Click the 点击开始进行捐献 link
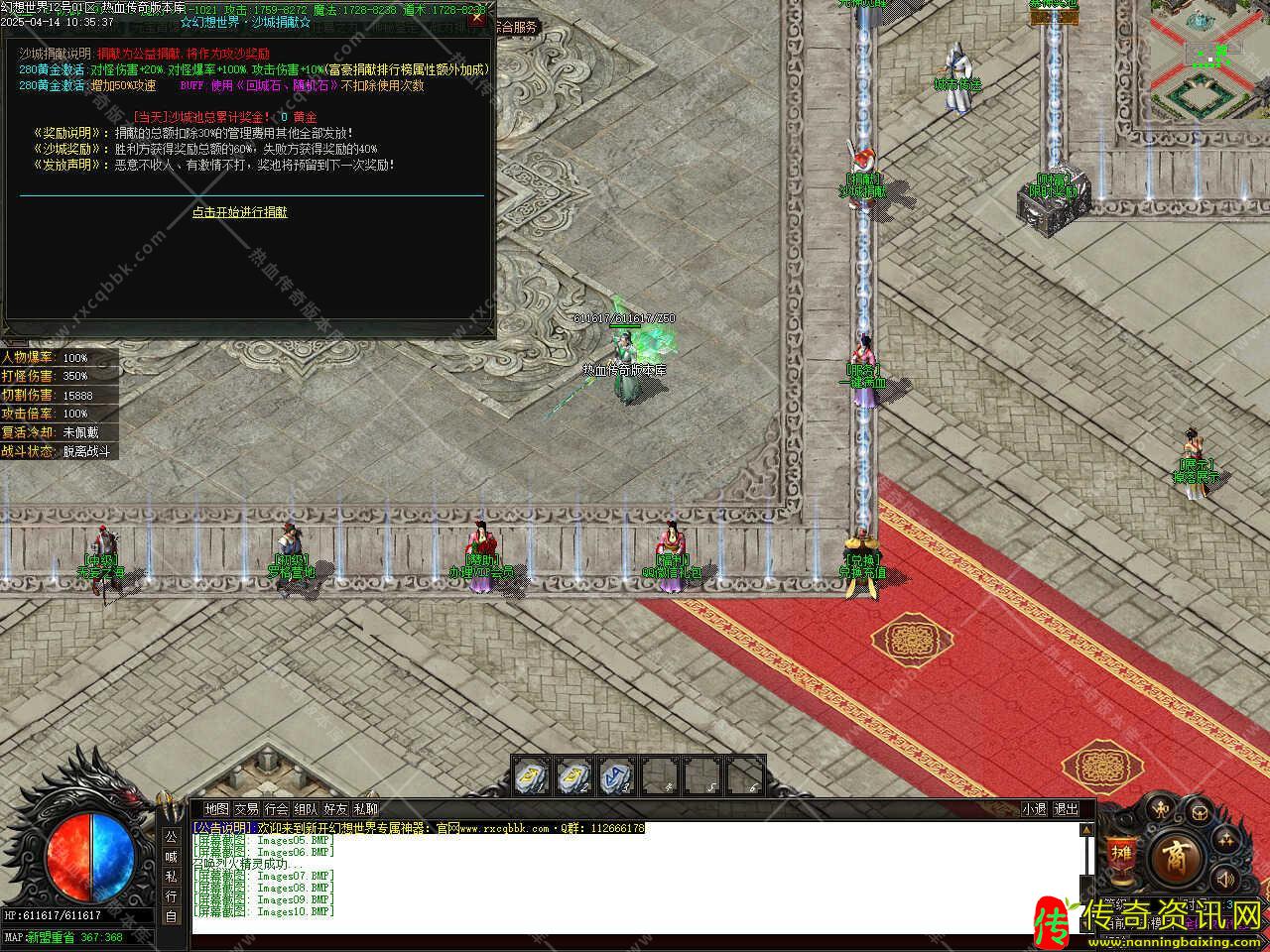 coord(239,212)
